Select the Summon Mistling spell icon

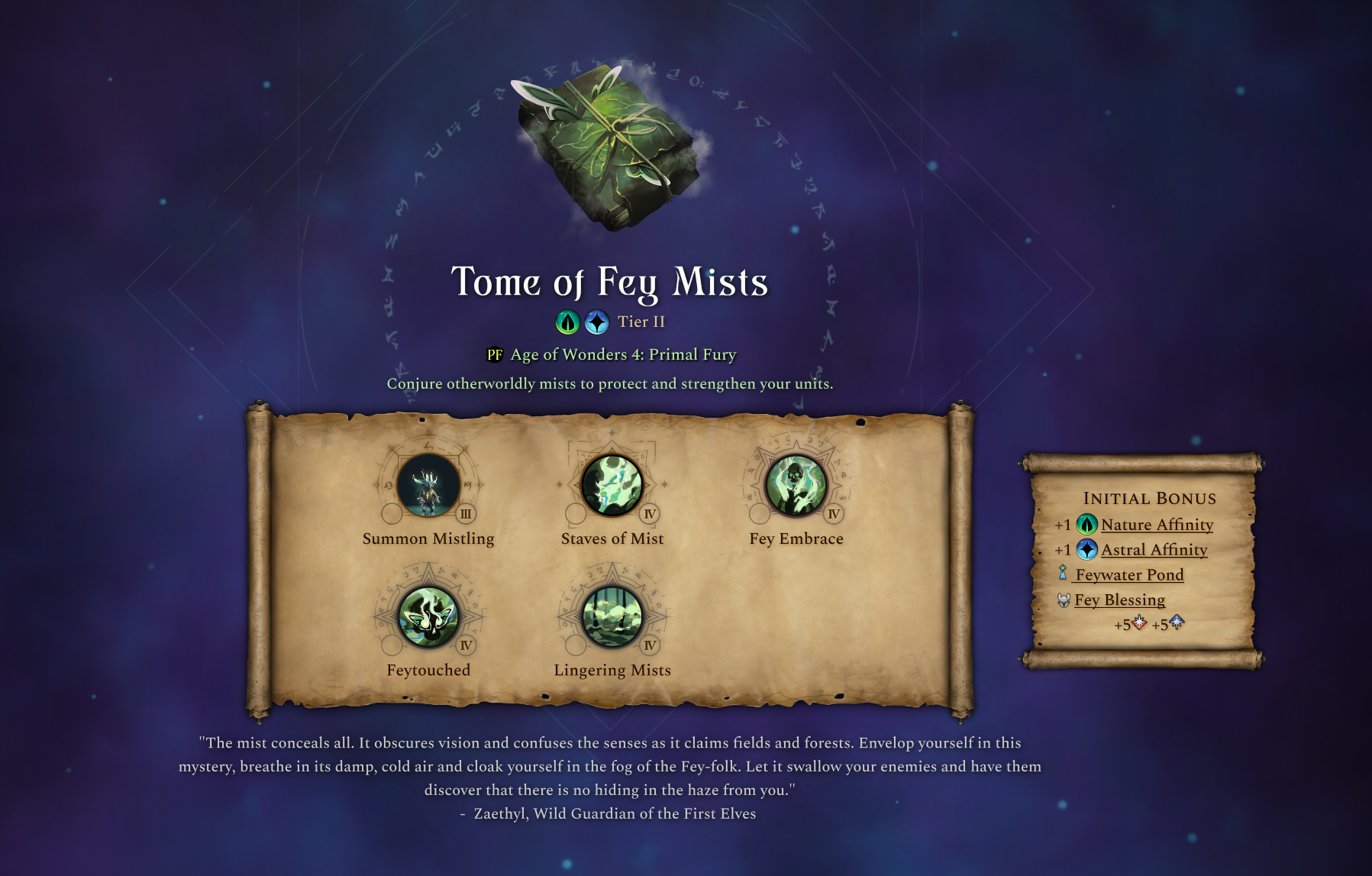tap(428, 486)
